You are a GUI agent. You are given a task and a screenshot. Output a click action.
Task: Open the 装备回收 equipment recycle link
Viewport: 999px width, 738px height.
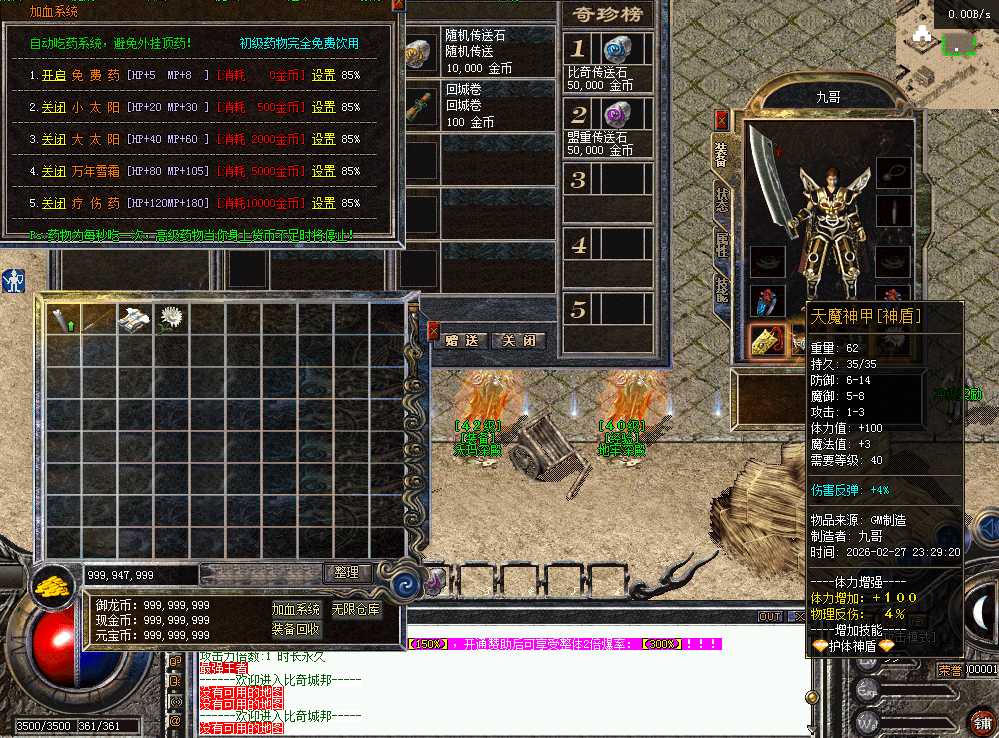[x=296, y=629]
